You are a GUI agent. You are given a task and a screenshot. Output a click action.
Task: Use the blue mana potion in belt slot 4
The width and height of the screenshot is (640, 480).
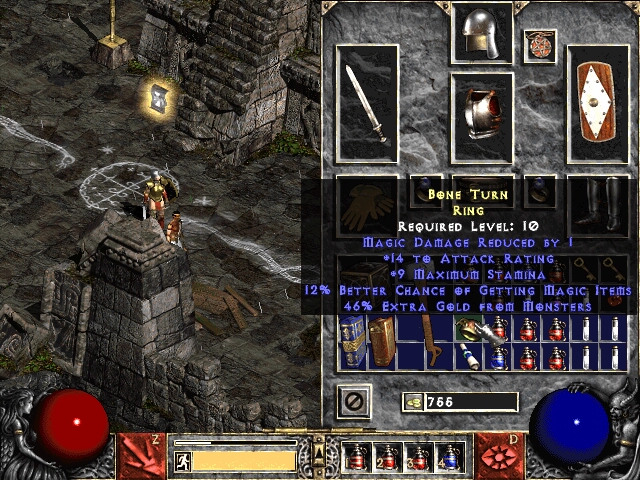click(448, 459)
